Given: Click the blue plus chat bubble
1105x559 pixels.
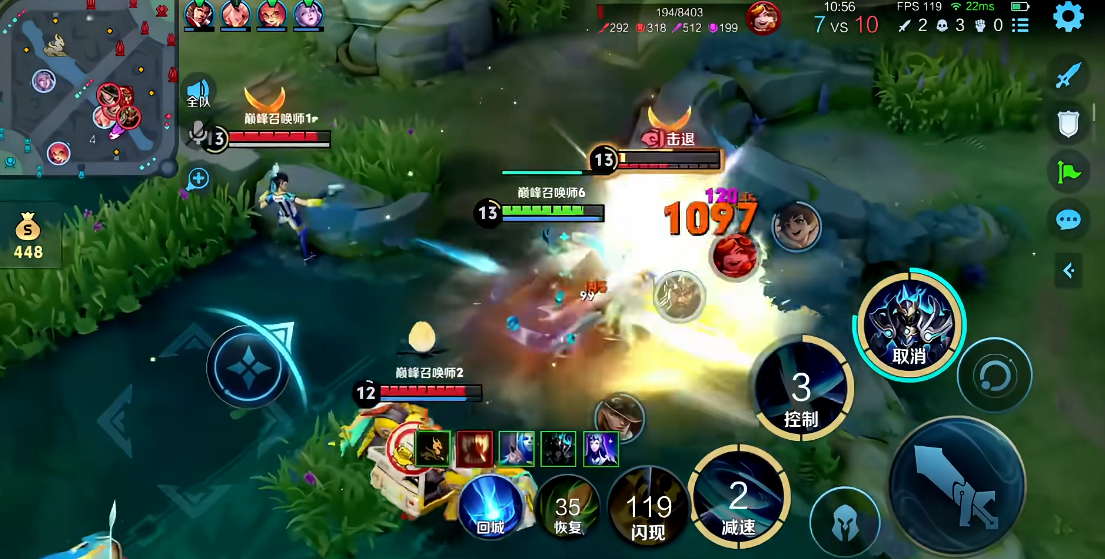Looking at the screenshot, I should 199,179.
